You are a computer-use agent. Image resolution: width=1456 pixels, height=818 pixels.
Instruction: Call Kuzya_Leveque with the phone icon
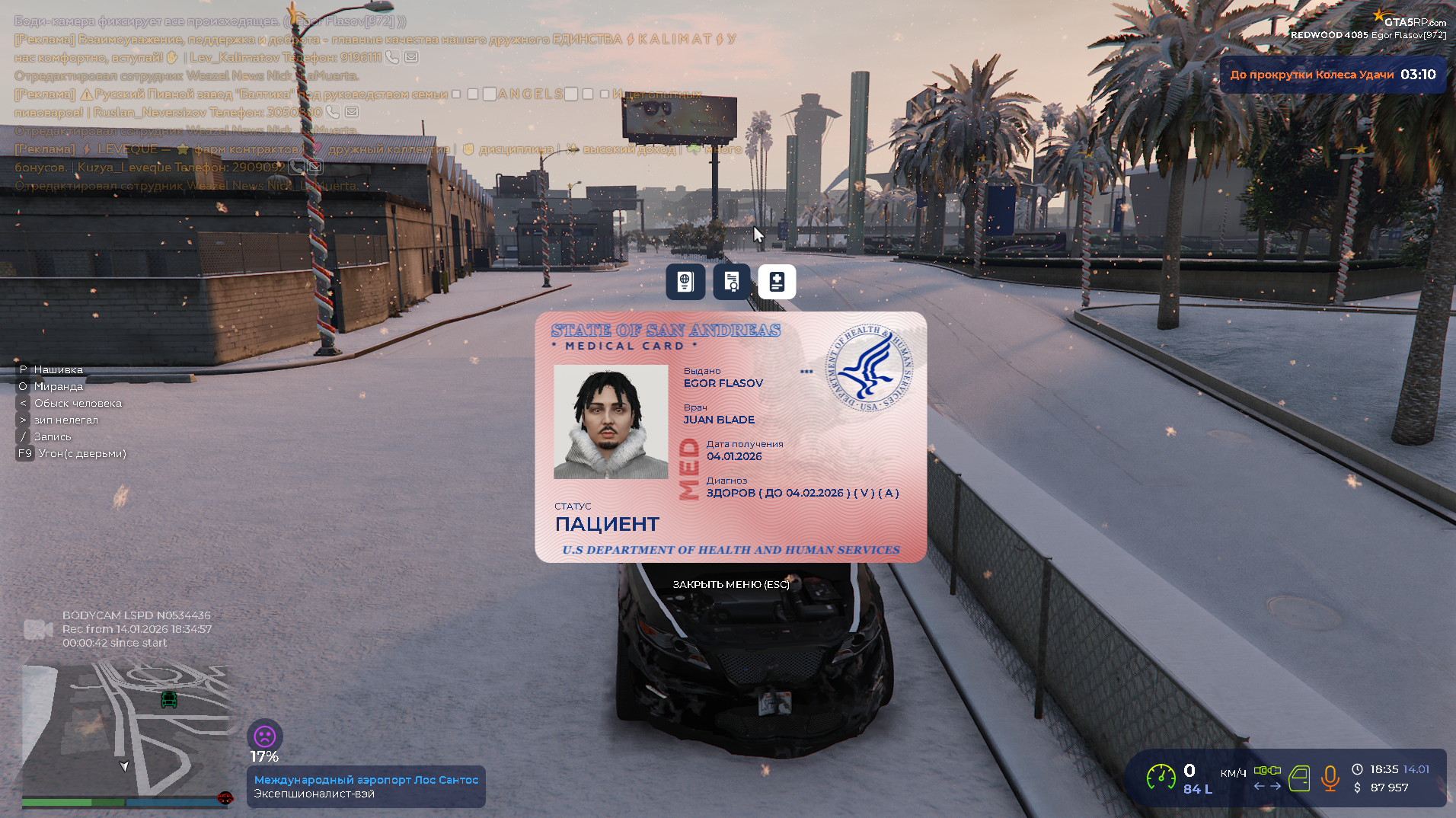[296, 167]
